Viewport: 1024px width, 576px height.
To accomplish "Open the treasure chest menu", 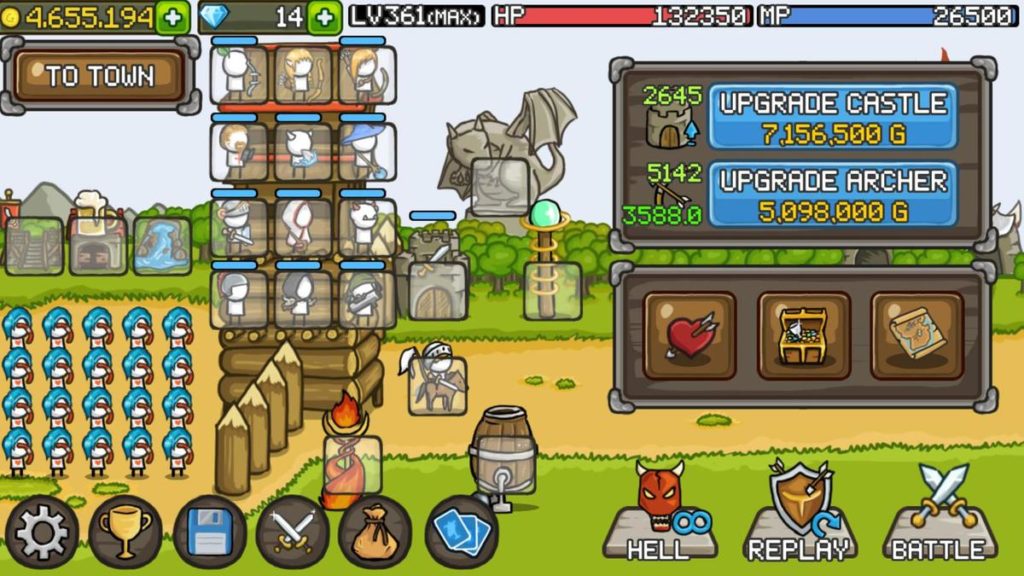I will 803,335.
